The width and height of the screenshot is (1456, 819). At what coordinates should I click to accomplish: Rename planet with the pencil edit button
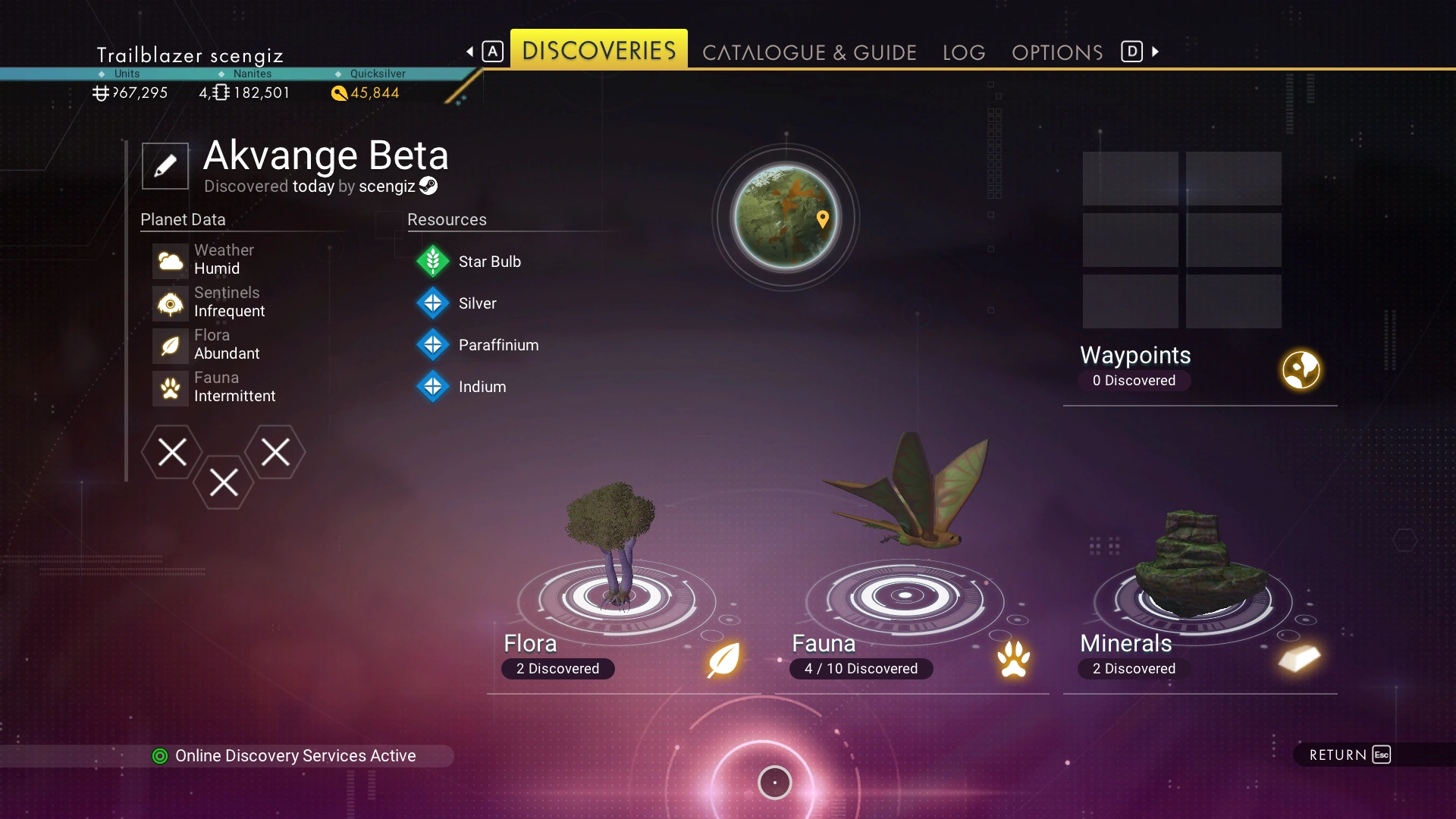pyautogui.click(x=165, y=166)
